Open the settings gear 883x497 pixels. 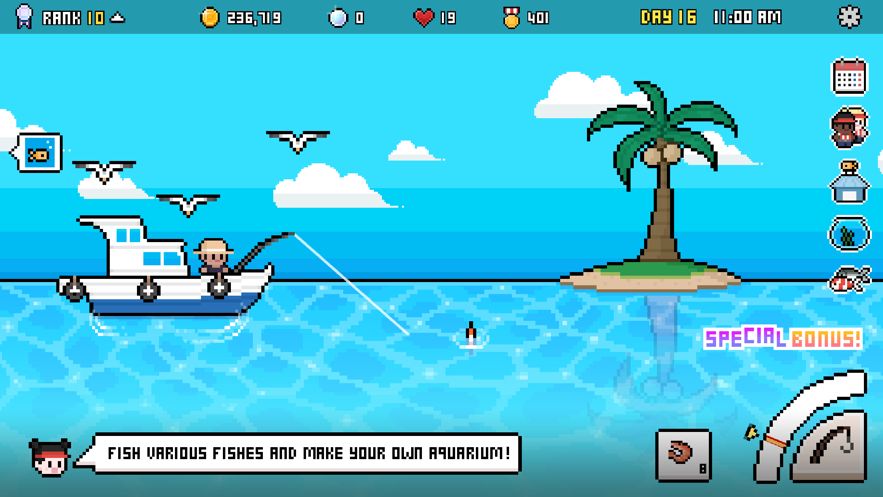coord(849,17)
